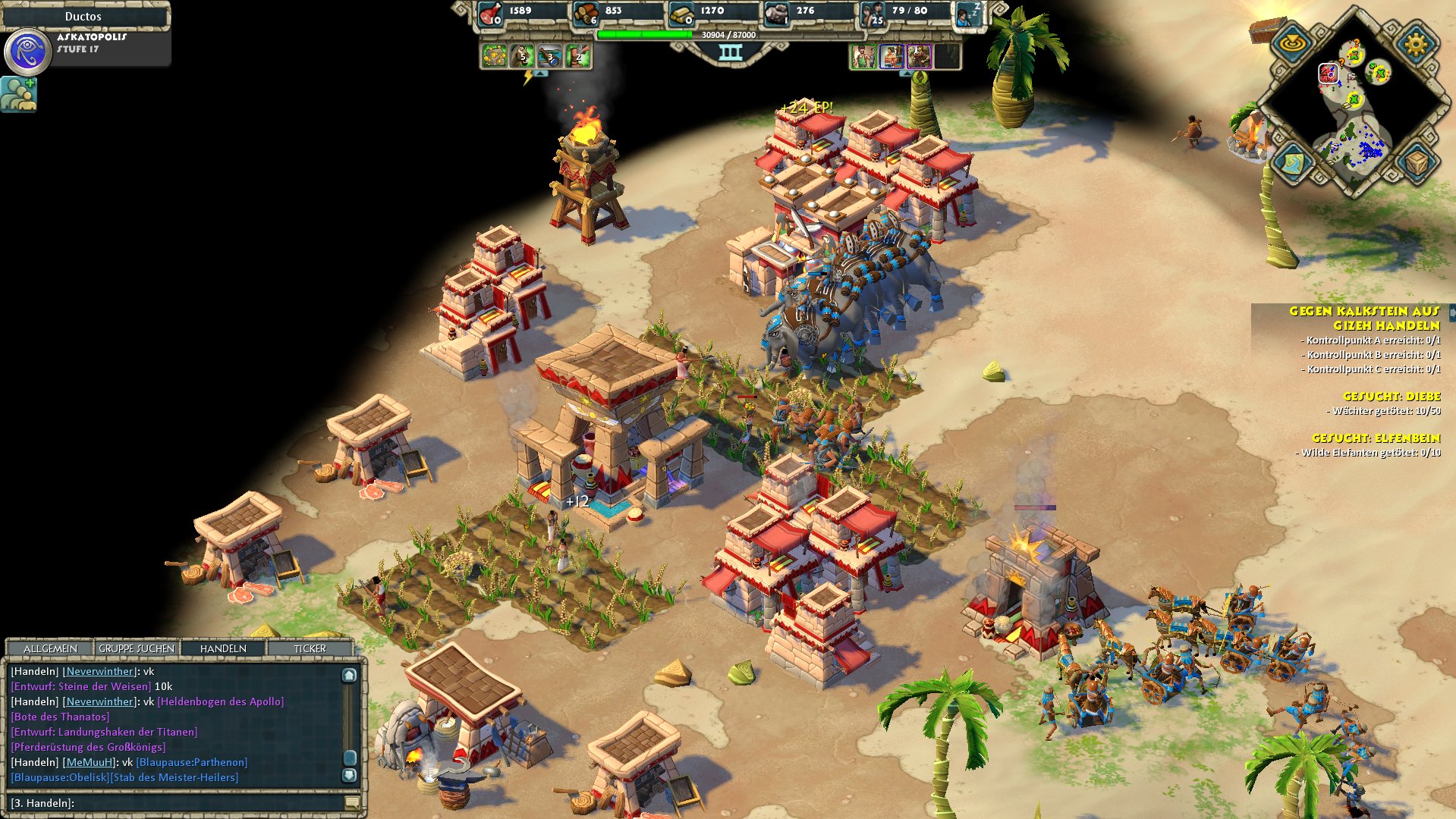Click the Heldenbogen des Apollo item link

(x=221, y=701)
